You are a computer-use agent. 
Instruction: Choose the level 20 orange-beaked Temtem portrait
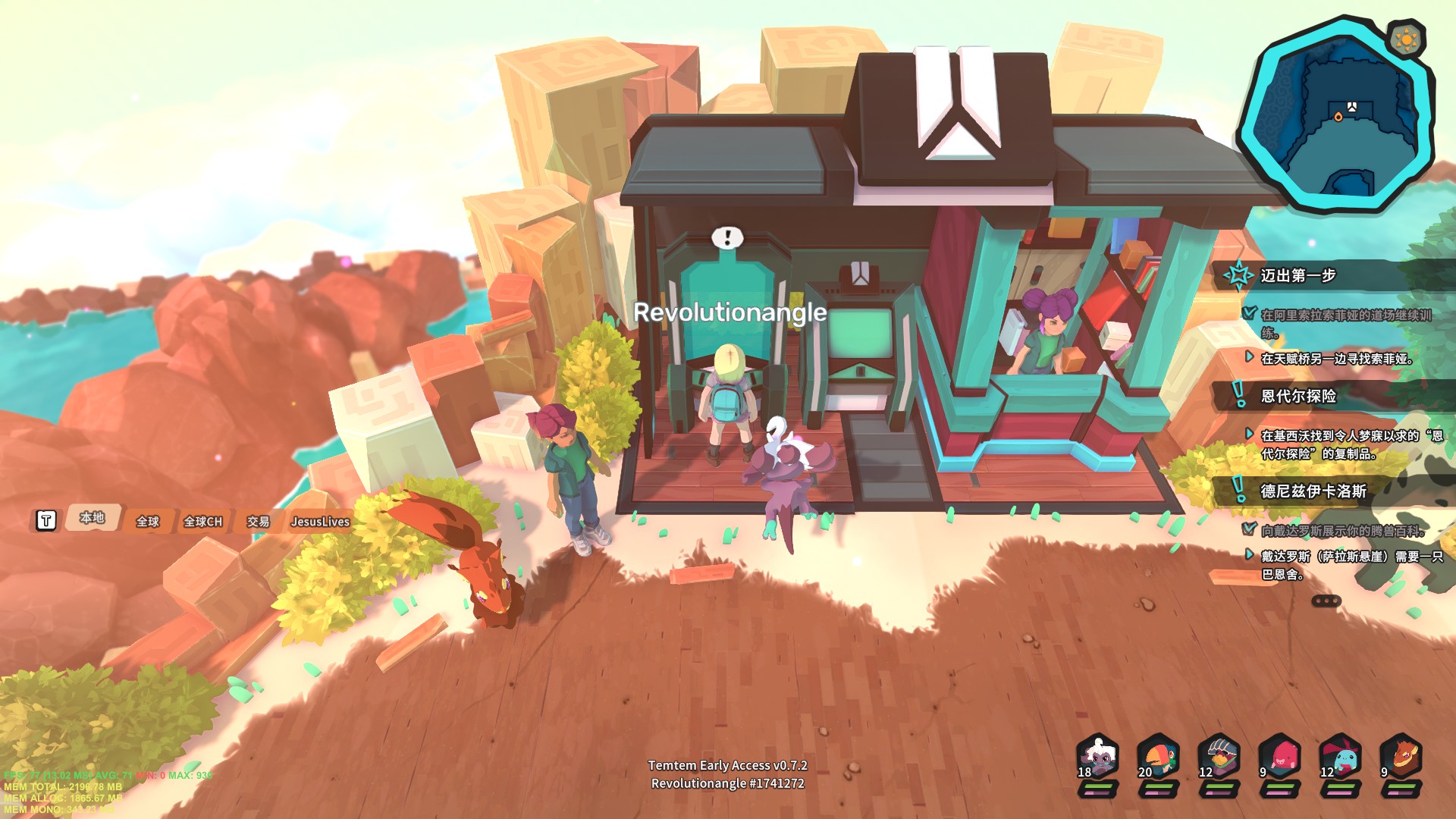tap(1159, 757)
